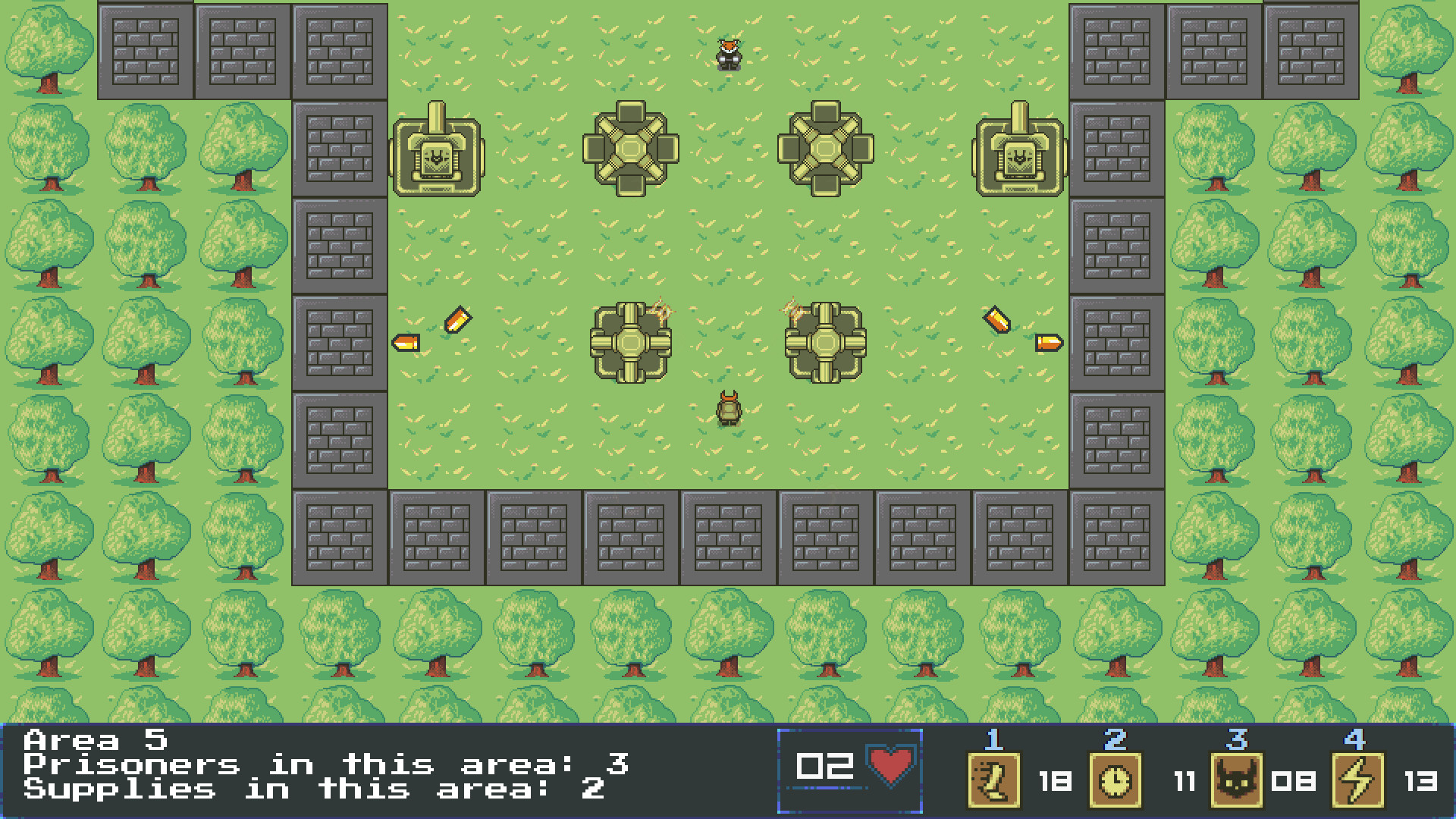Screen dimensions: 1456x819
Task: Select the boot item in slot 1
Action: [x=993, y=781]
